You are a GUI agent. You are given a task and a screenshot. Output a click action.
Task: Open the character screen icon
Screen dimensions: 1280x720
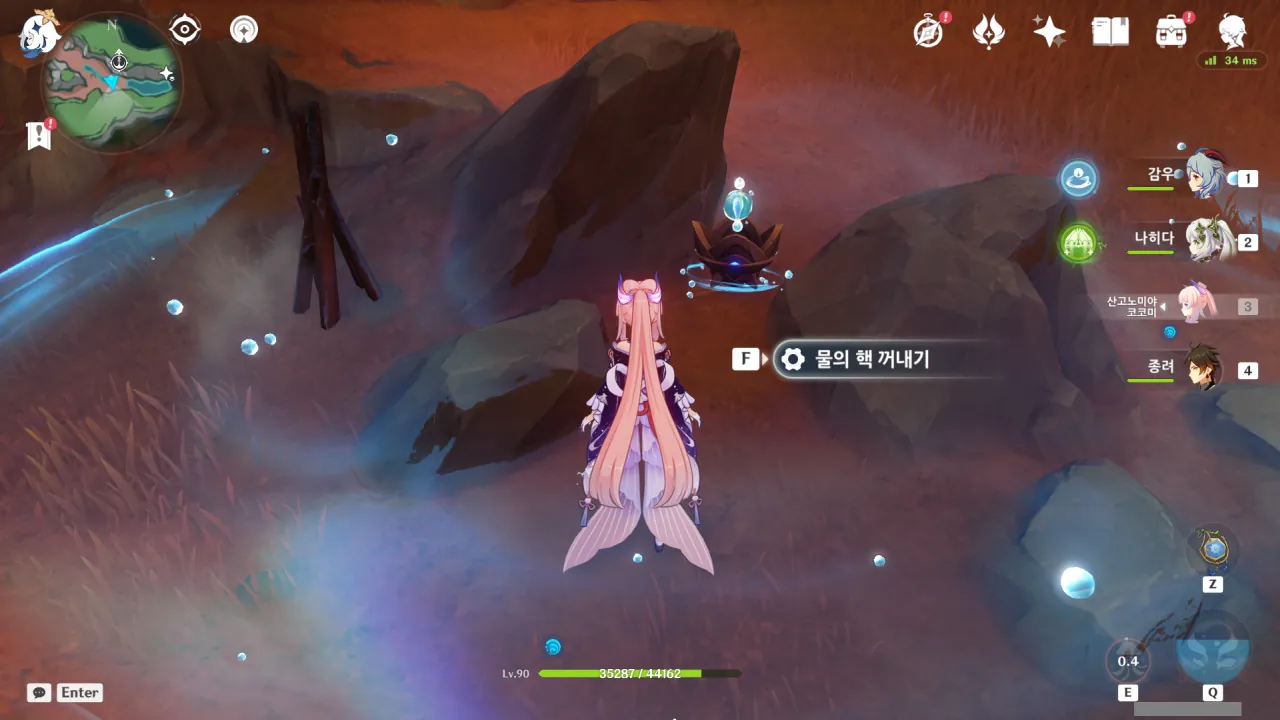coord(1232,32)
